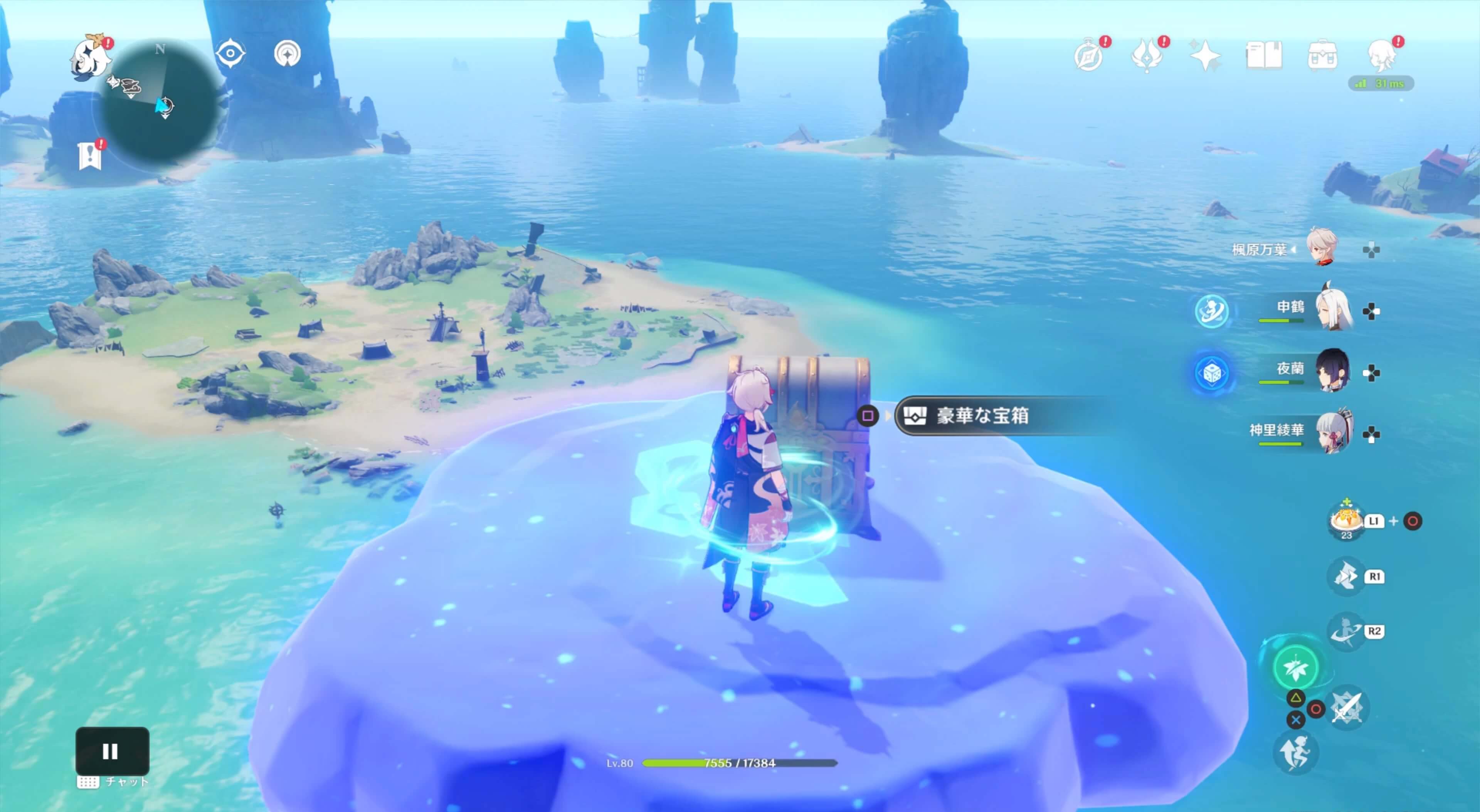Open the チャット chat box
Image resolution: width=1480 pixels, height=812 pixels.
[x=113, y=782]
